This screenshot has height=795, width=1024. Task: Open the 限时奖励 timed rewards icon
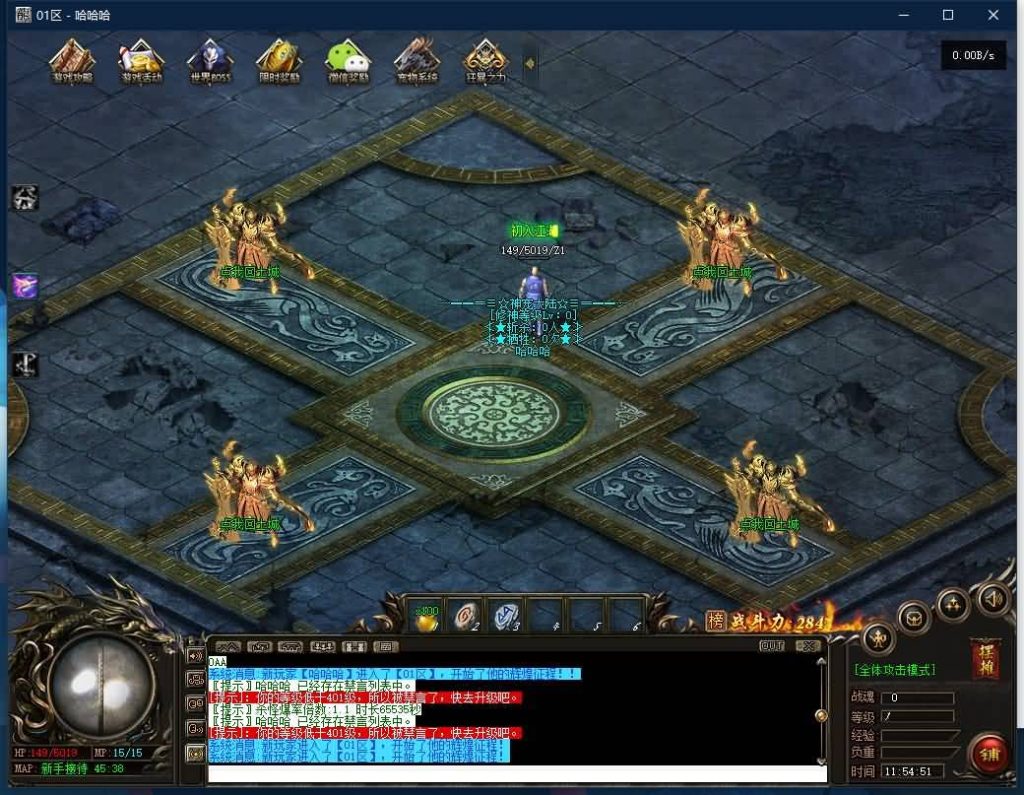click(279, 62)
